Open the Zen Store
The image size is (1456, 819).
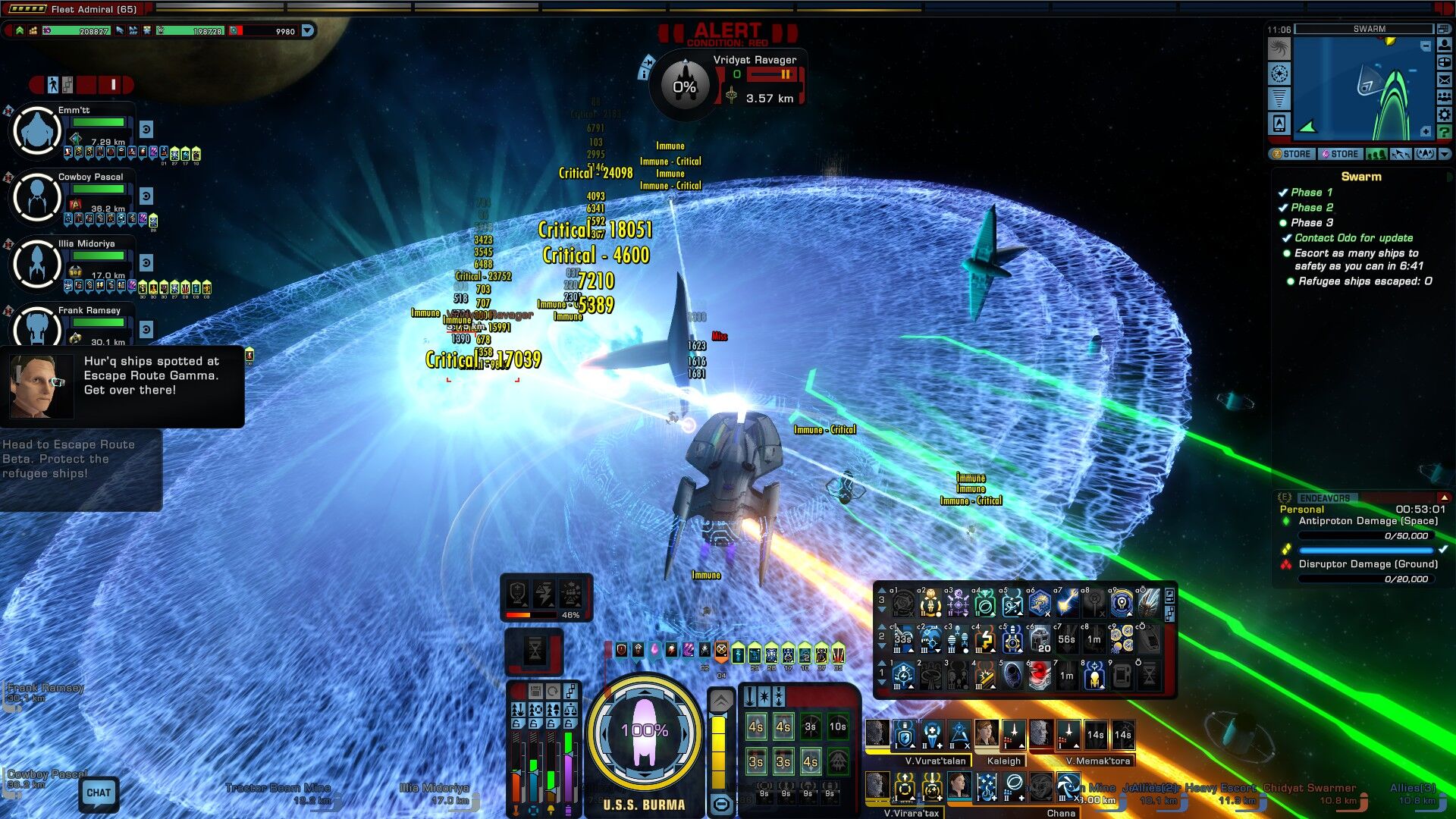coord(1291,154)
